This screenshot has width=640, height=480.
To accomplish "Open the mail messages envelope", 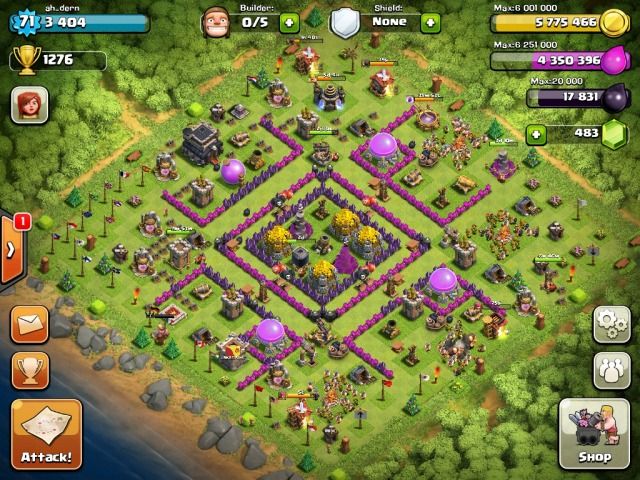I will (x=29, y=324).
